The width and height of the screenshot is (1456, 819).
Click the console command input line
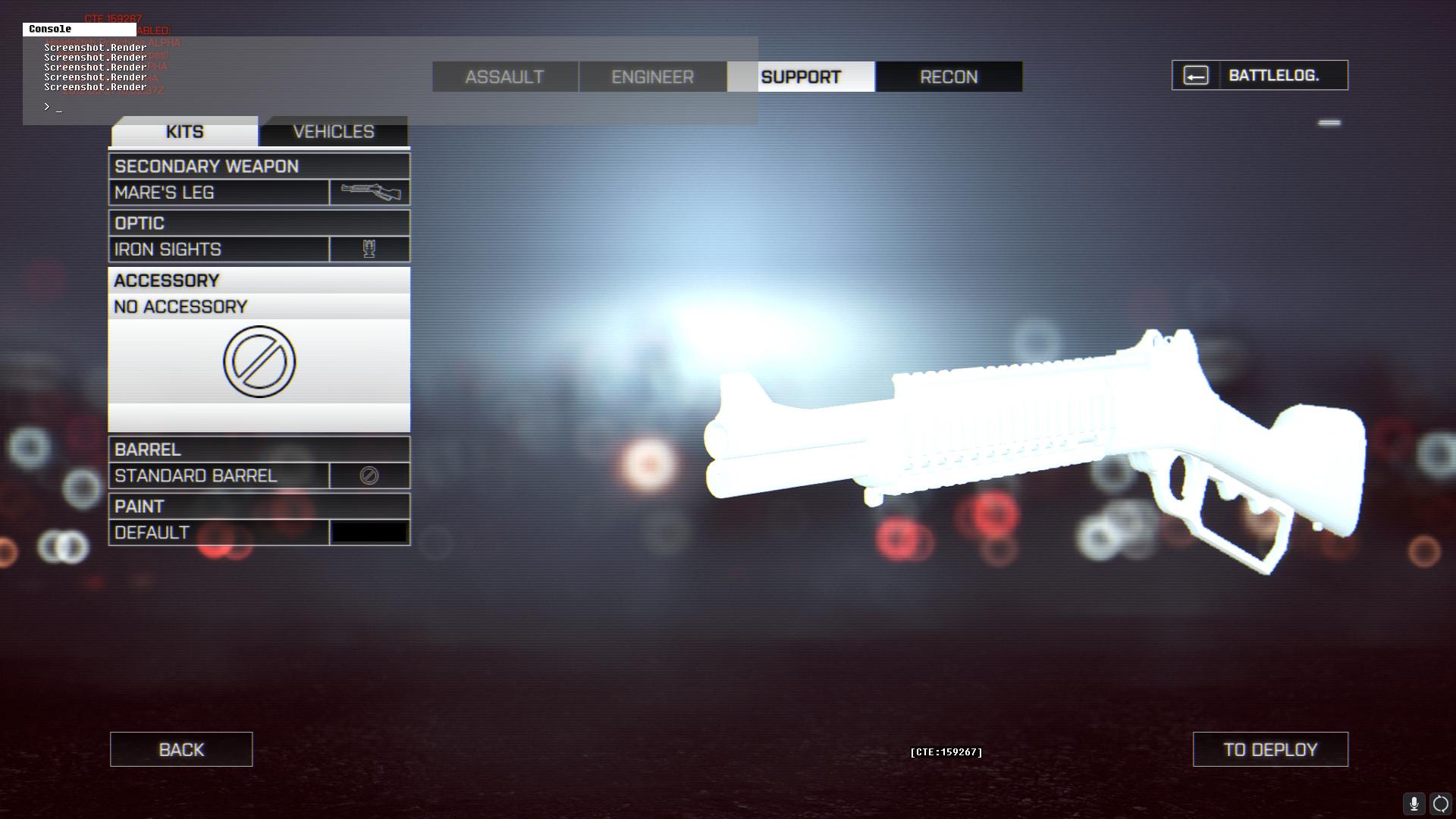tap(379, 107)
